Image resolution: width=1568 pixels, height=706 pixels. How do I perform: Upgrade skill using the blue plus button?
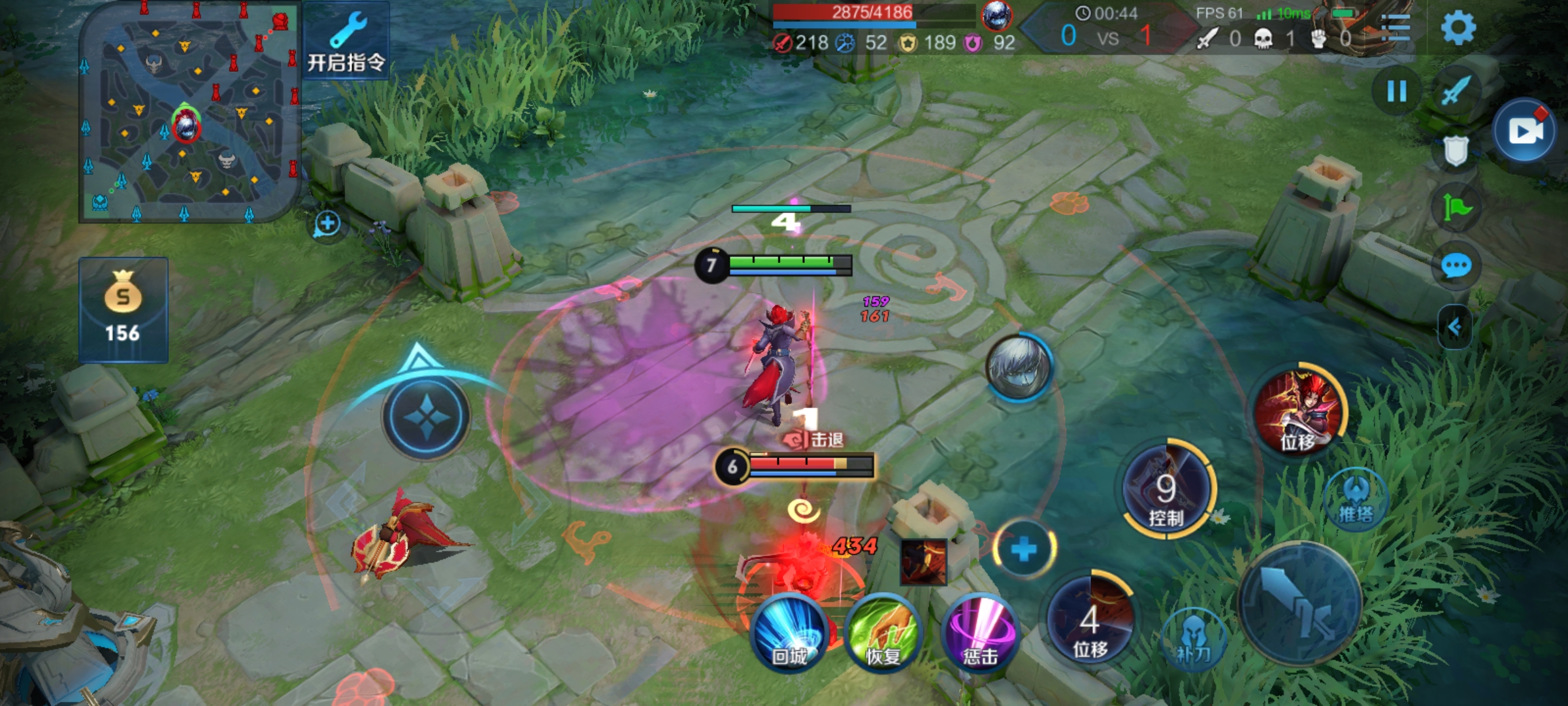tap(1024, 549)
